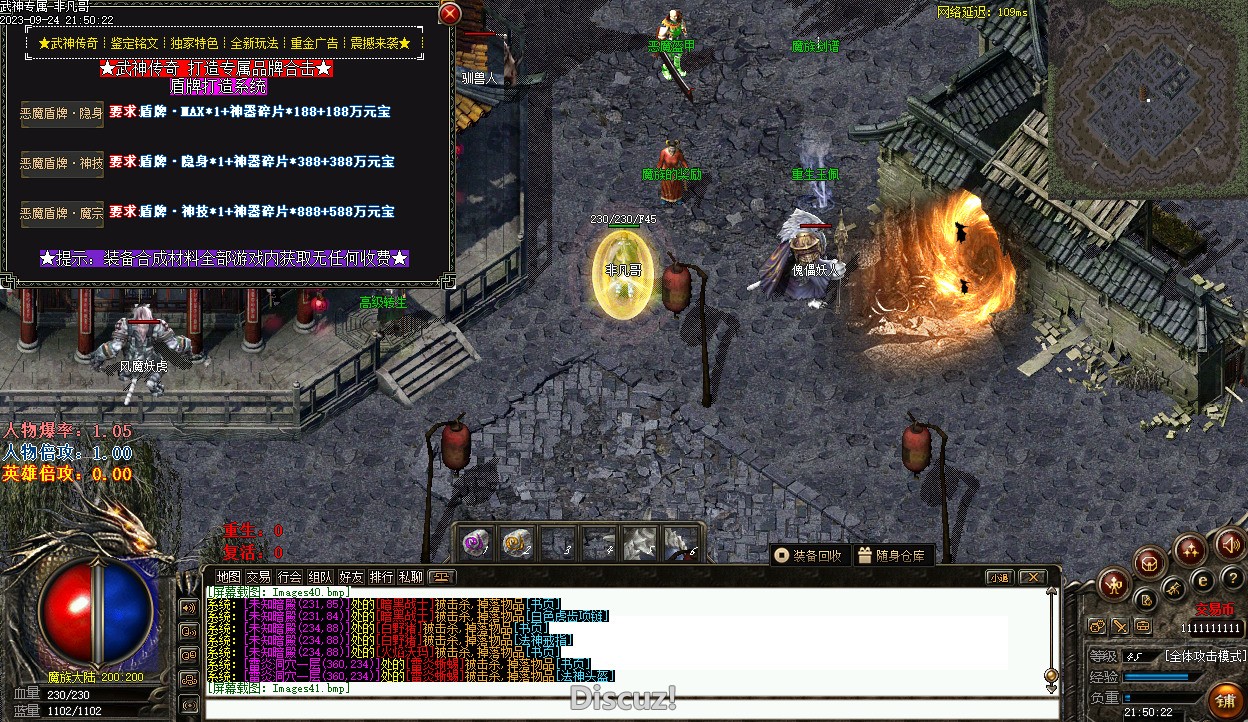Open the 随身仓库 portable warehouse
1248x722 pixels.
tap(892, 555)
